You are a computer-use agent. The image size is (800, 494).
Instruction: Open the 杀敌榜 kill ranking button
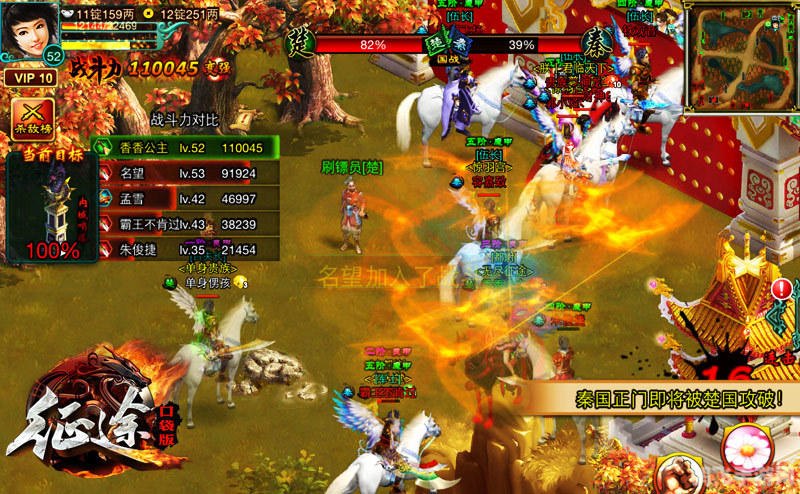32,119
